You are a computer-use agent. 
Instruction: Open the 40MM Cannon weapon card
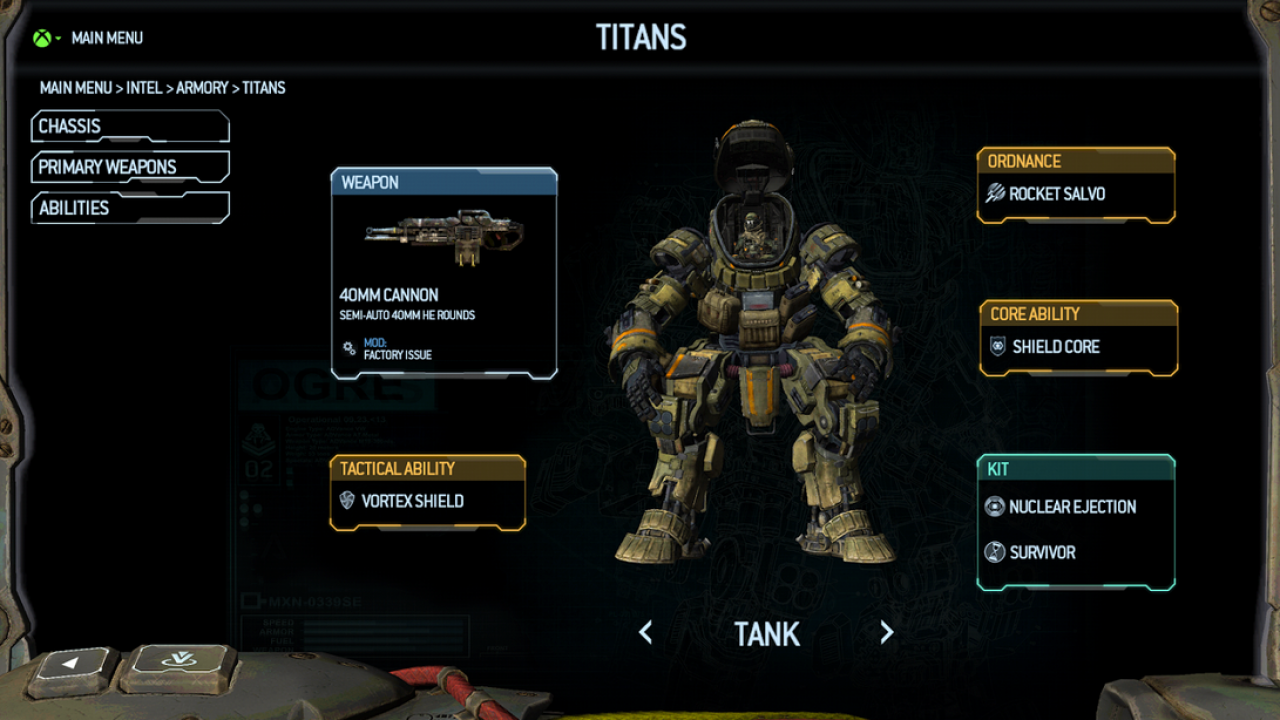click(x=443, y=273)
